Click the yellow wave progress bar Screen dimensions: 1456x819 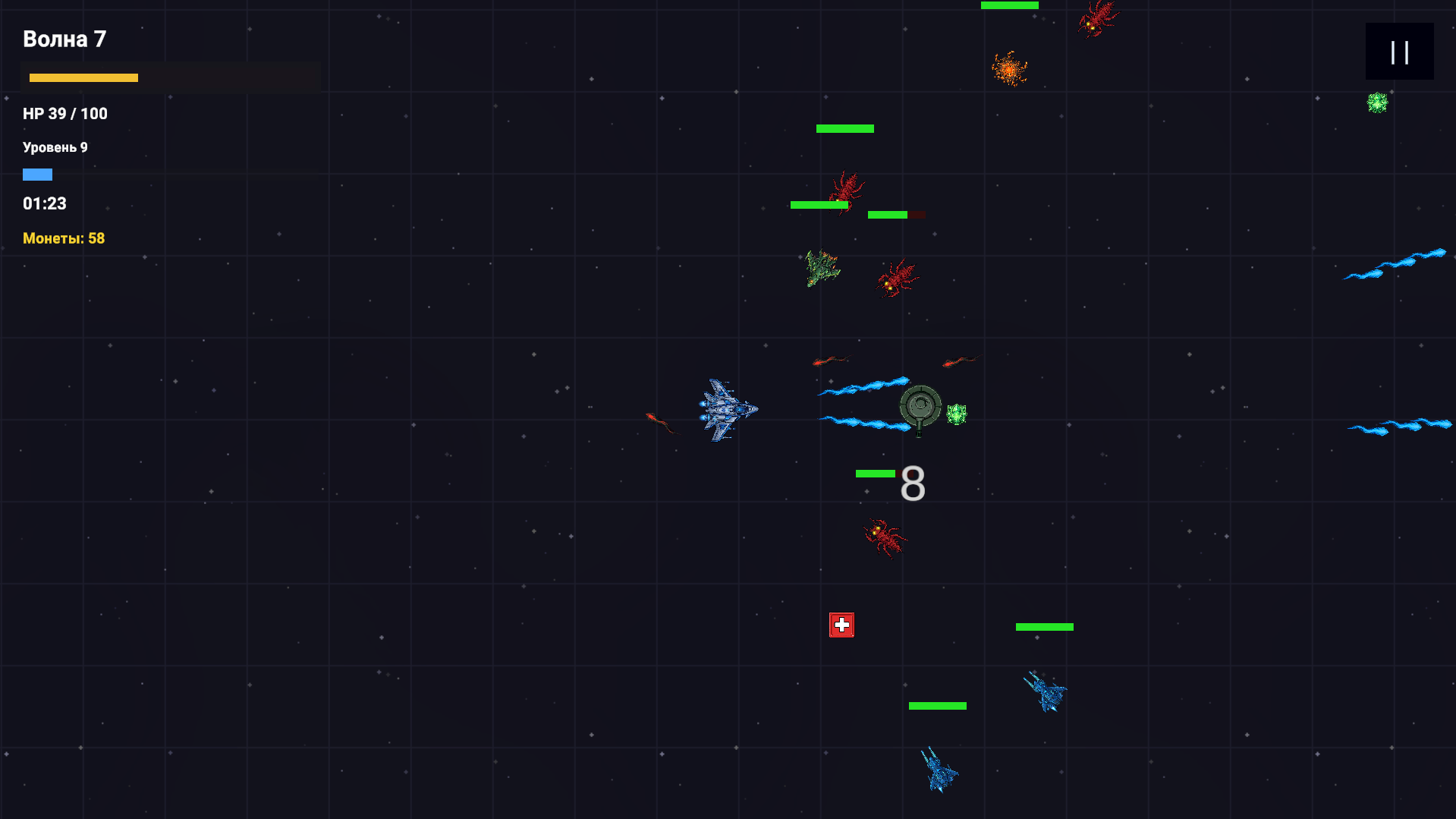83,77
